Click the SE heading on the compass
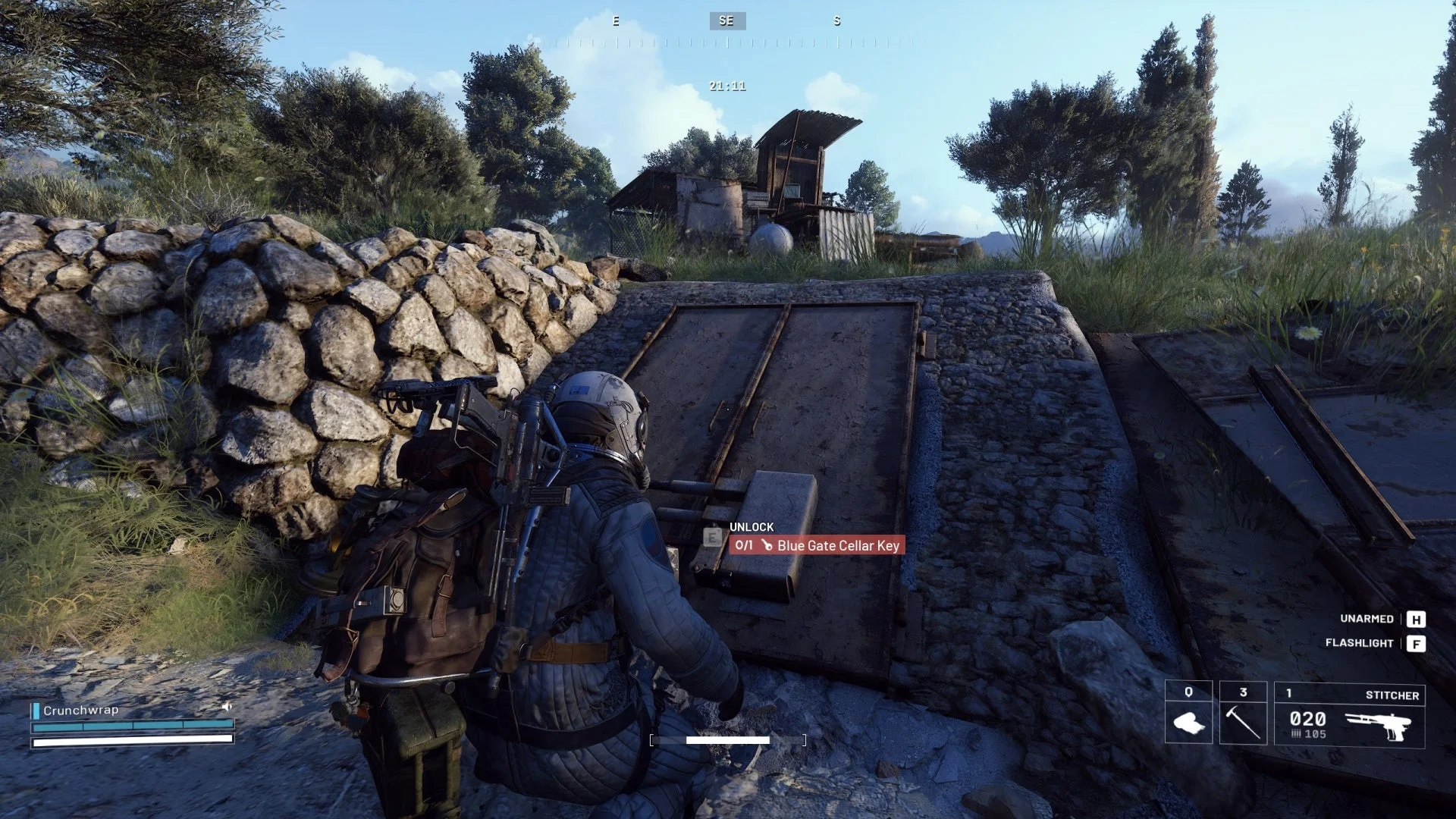This screenshot has width=1456, height=819. click(x=725, y=20)
